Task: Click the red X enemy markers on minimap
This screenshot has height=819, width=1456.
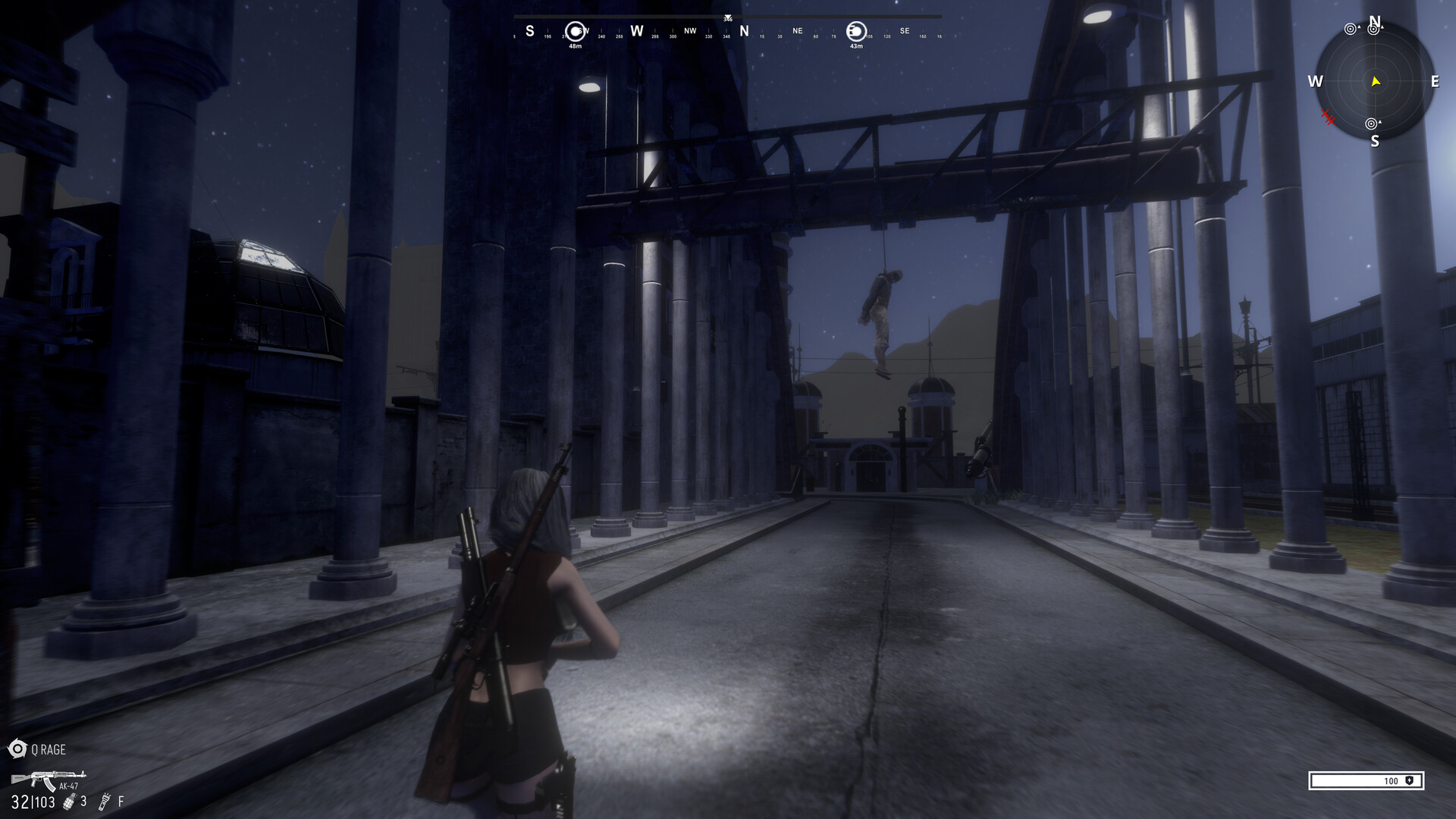Action: click(x=1327, y=117)
